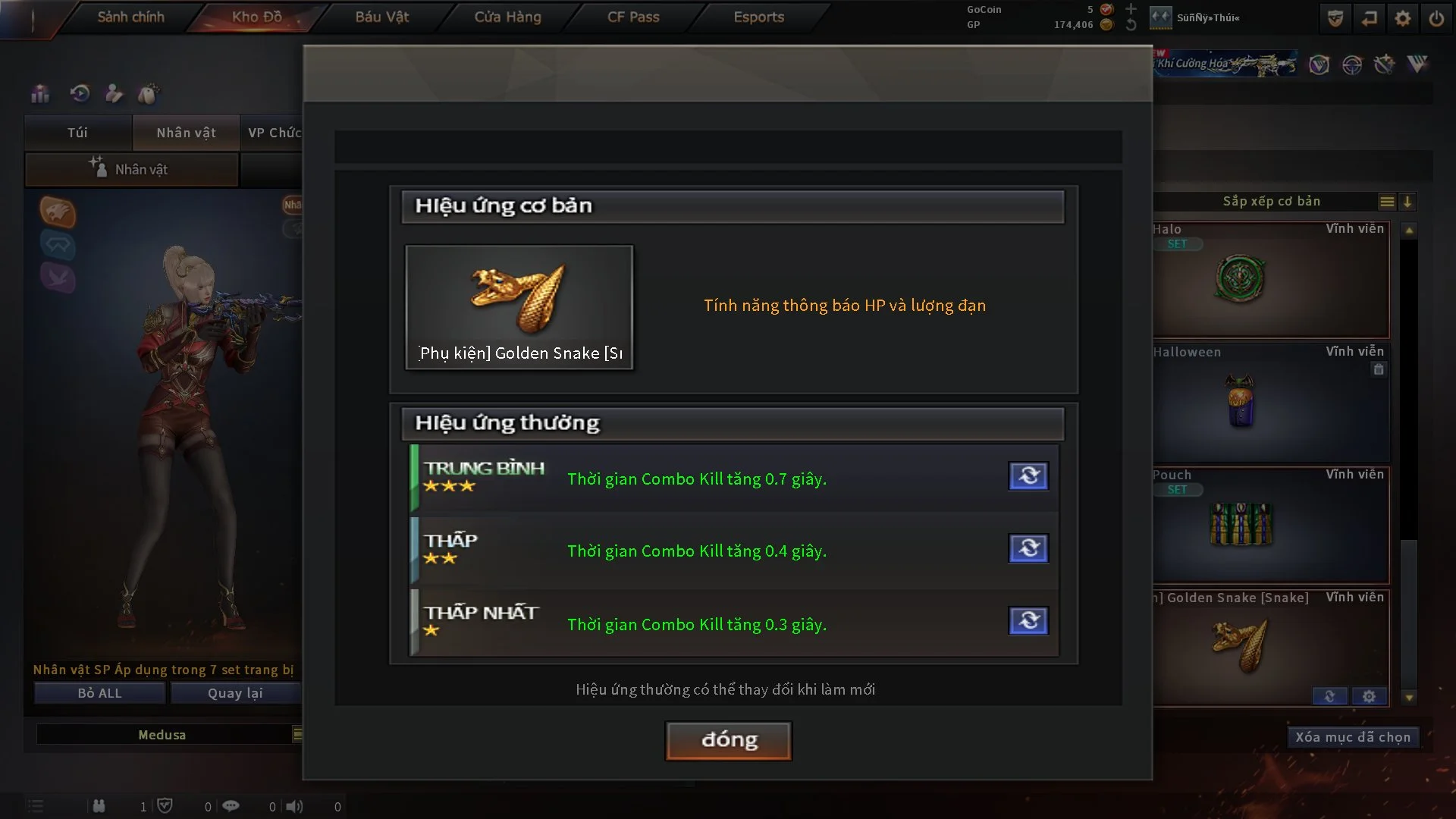1456x819 pixels.
Task: Refresh the THẤP NHẤT one-star effect
Action: click(1028, 621)
